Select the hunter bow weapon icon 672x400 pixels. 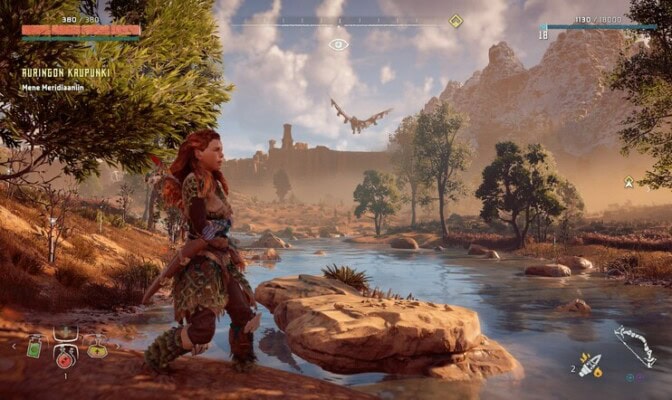(x=633, y=346)
